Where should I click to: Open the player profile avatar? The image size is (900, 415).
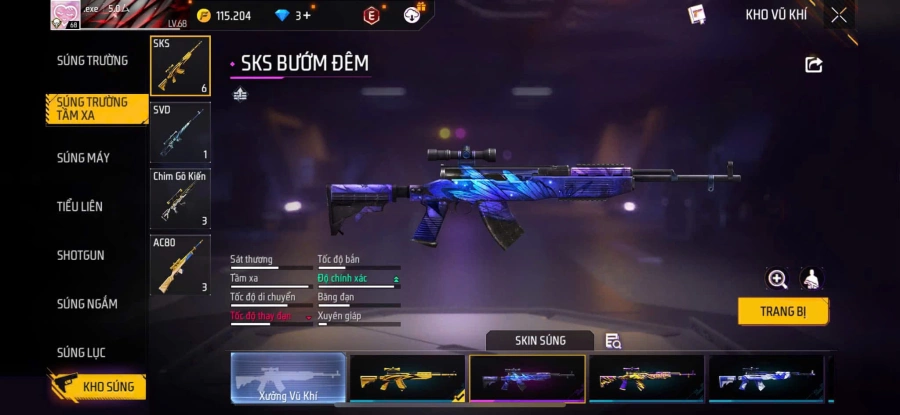(x=65, y=14)
